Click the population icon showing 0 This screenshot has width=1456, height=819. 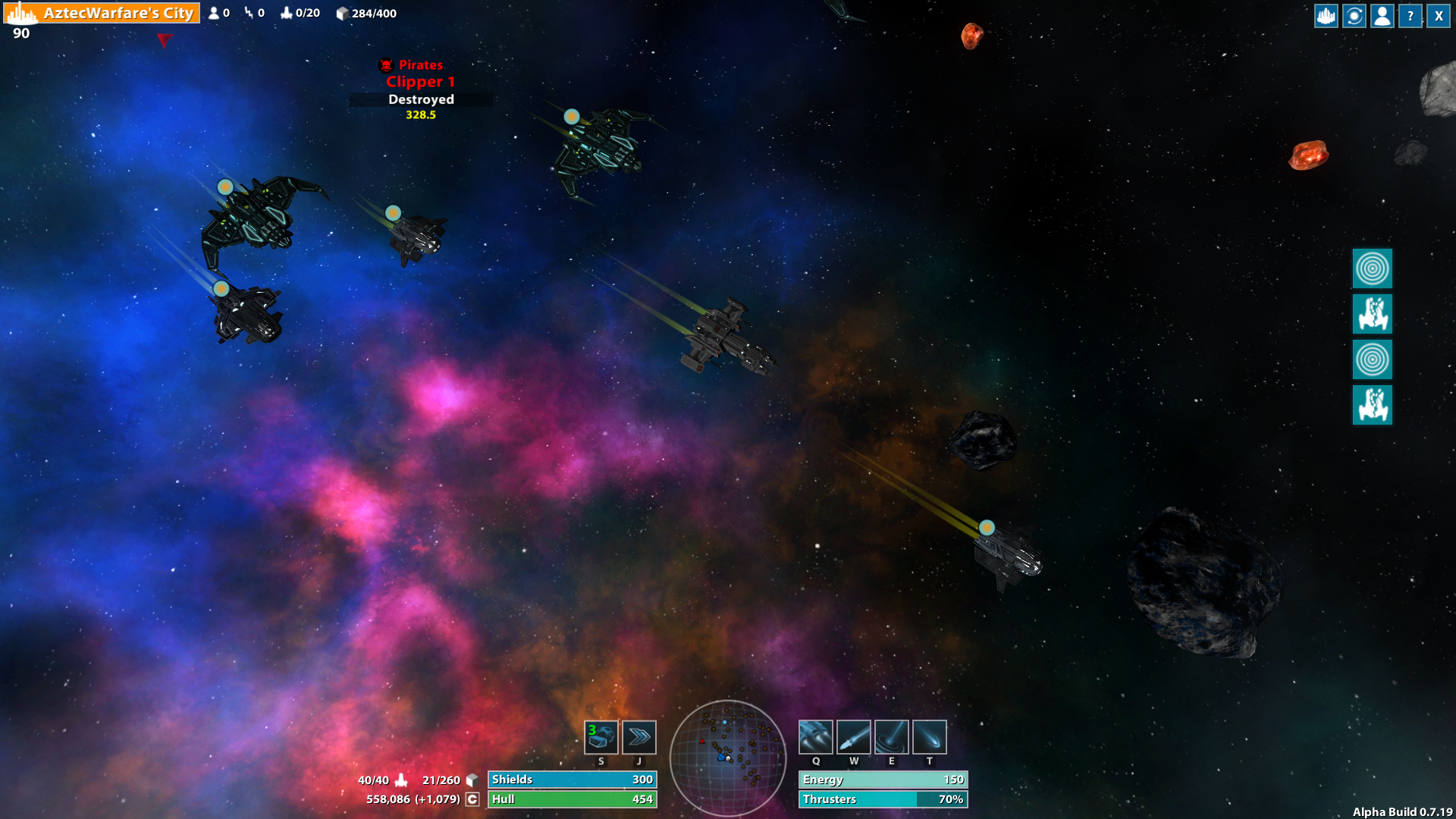point(216,12)
